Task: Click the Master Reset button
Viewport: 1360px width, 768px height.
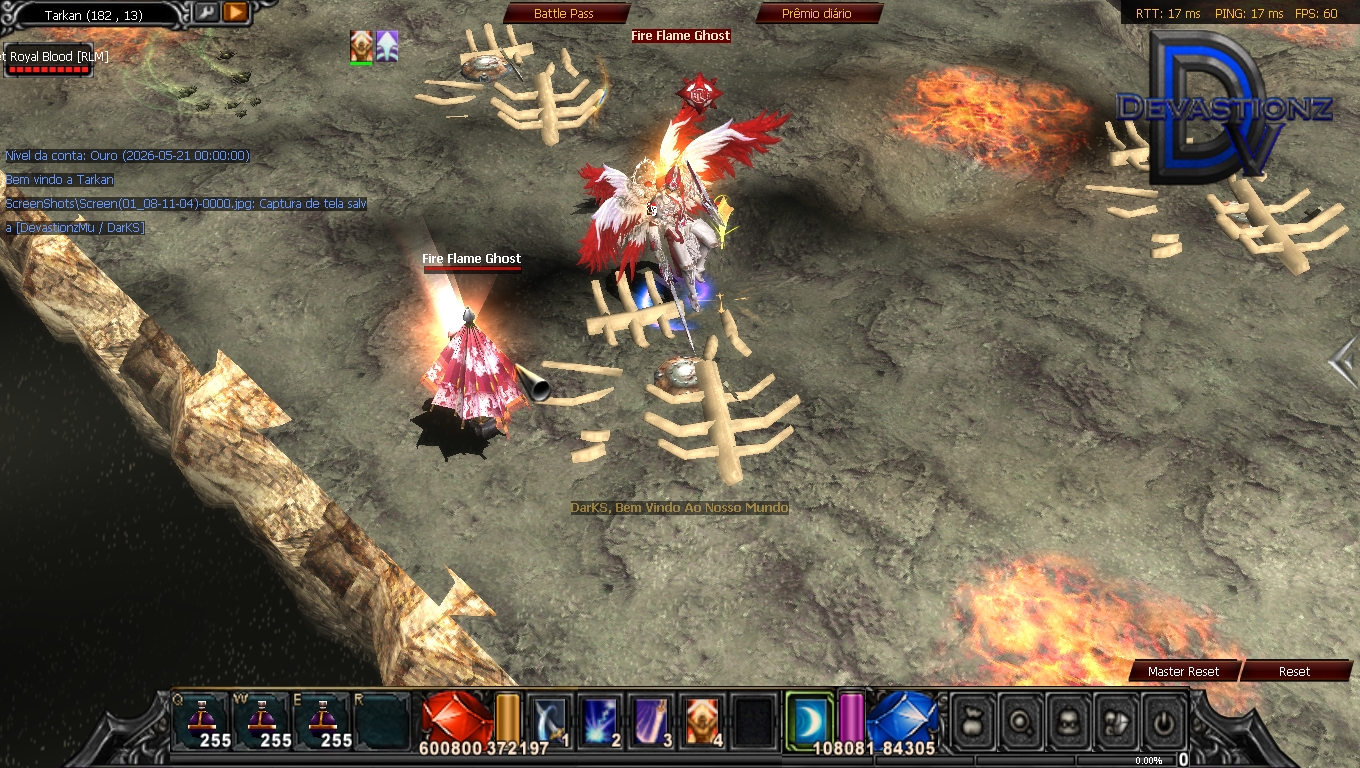Action: [x=1183, y=672]
